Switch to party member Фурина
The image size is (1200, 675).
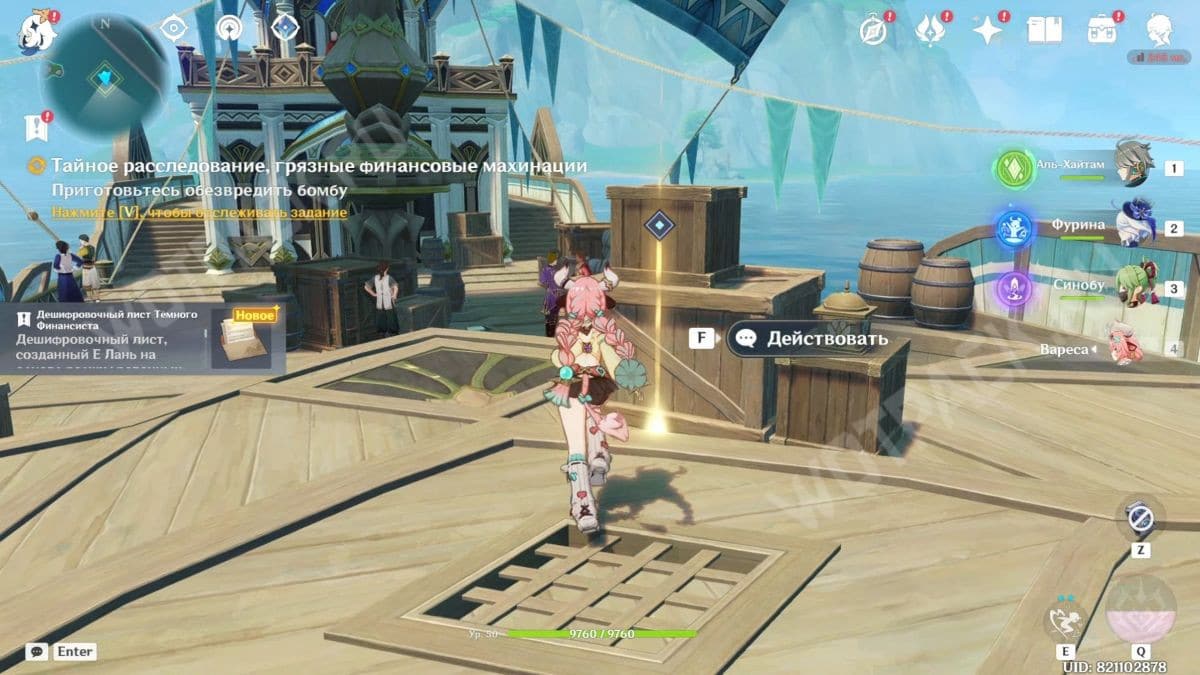point(1132,227)
